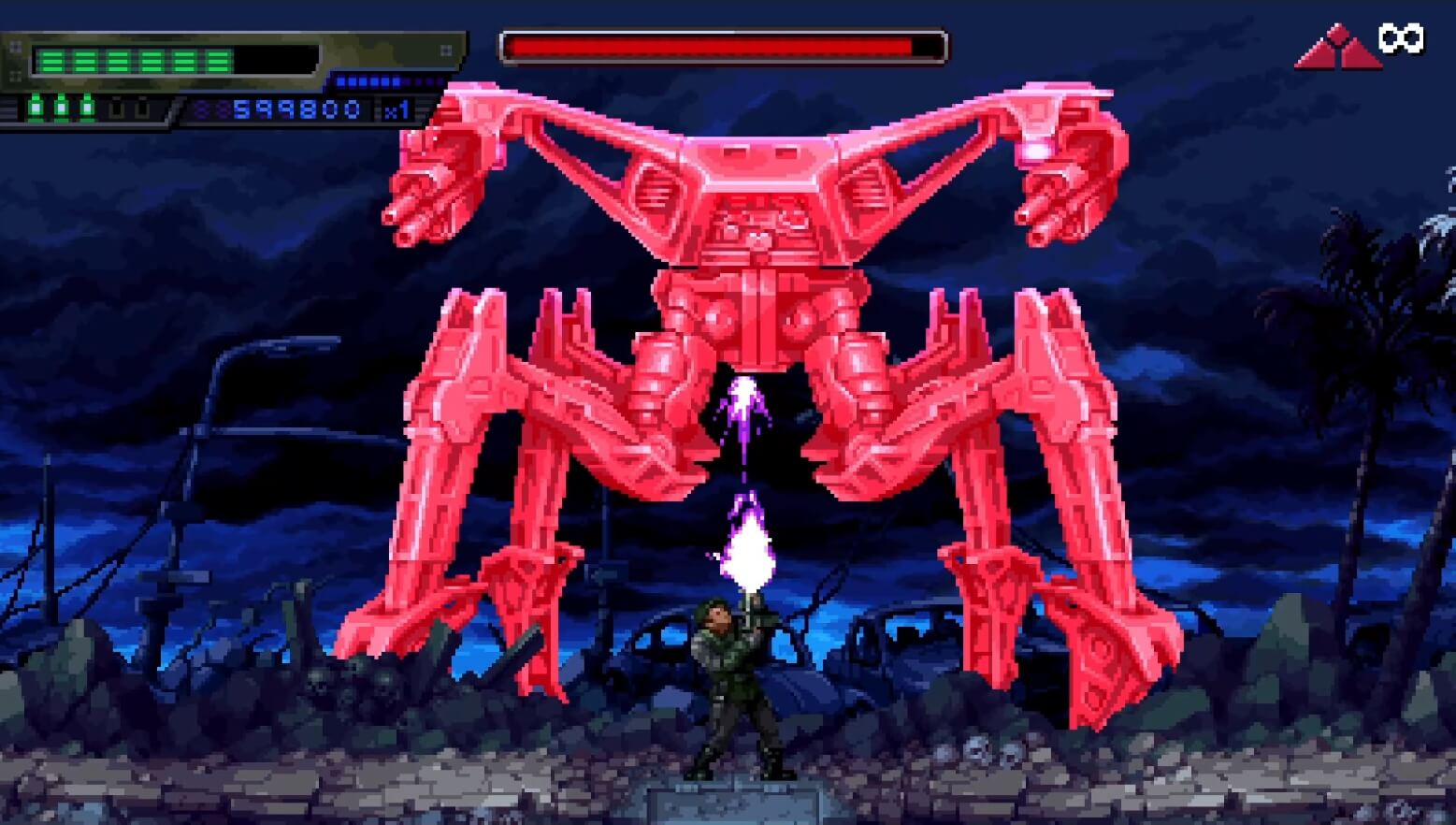1456x825 pixels.
Task: Click the rightmost lit green health segment
Action: 219,60
